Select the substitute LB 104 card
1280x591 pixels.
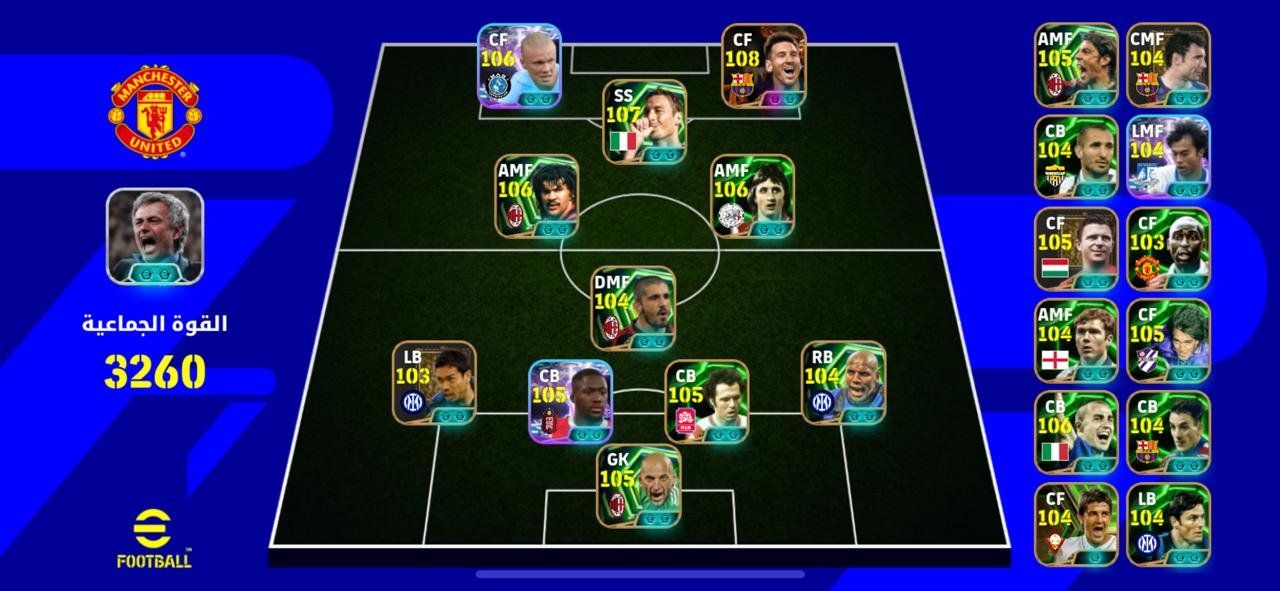click(1168, 525)
